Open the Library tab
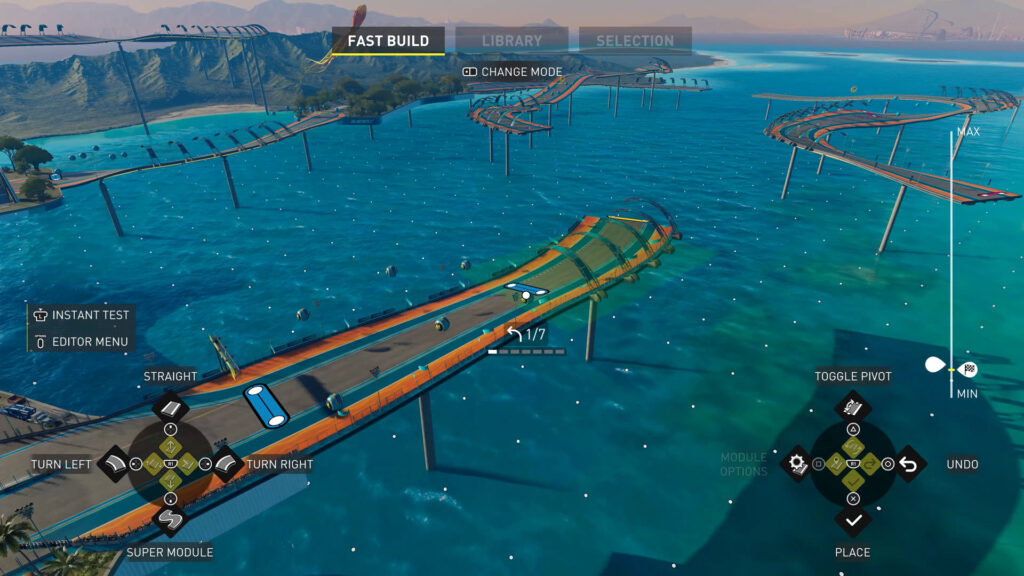The height and width of the screenshot is (576, 1024). [511, 41]
